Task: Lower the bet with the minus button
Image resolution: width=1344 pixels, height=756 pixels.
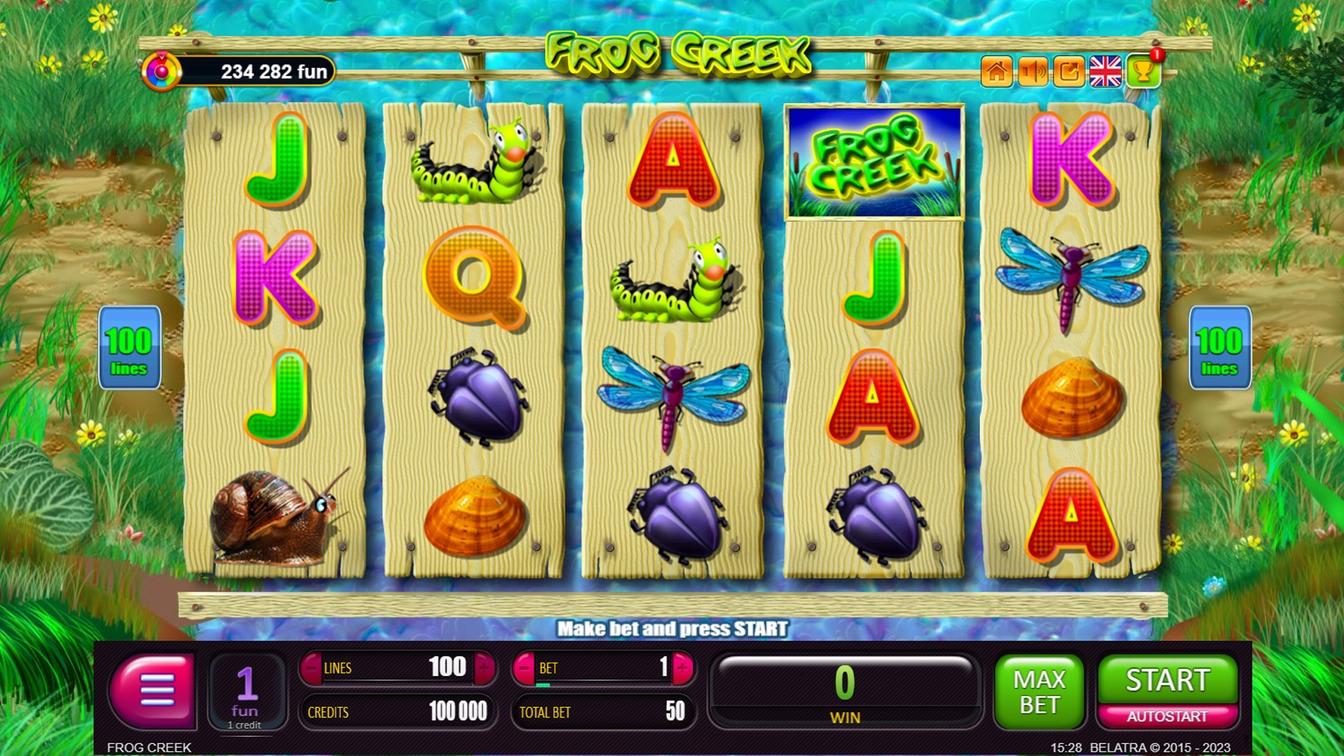Action: click(x=524, y=668)
